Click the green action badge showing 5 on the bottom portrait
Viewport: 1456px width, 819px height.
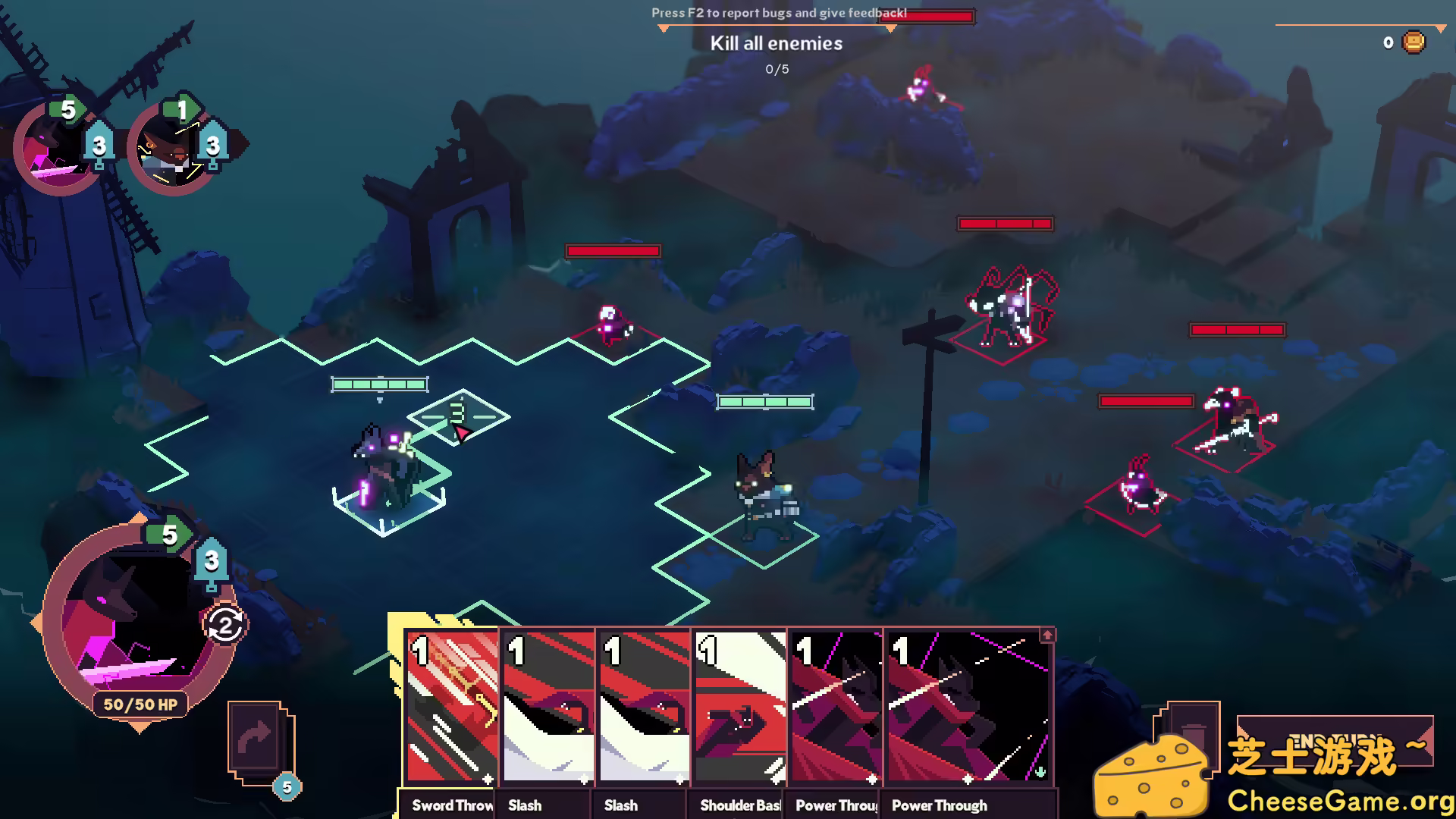click(x=168, y=535)
